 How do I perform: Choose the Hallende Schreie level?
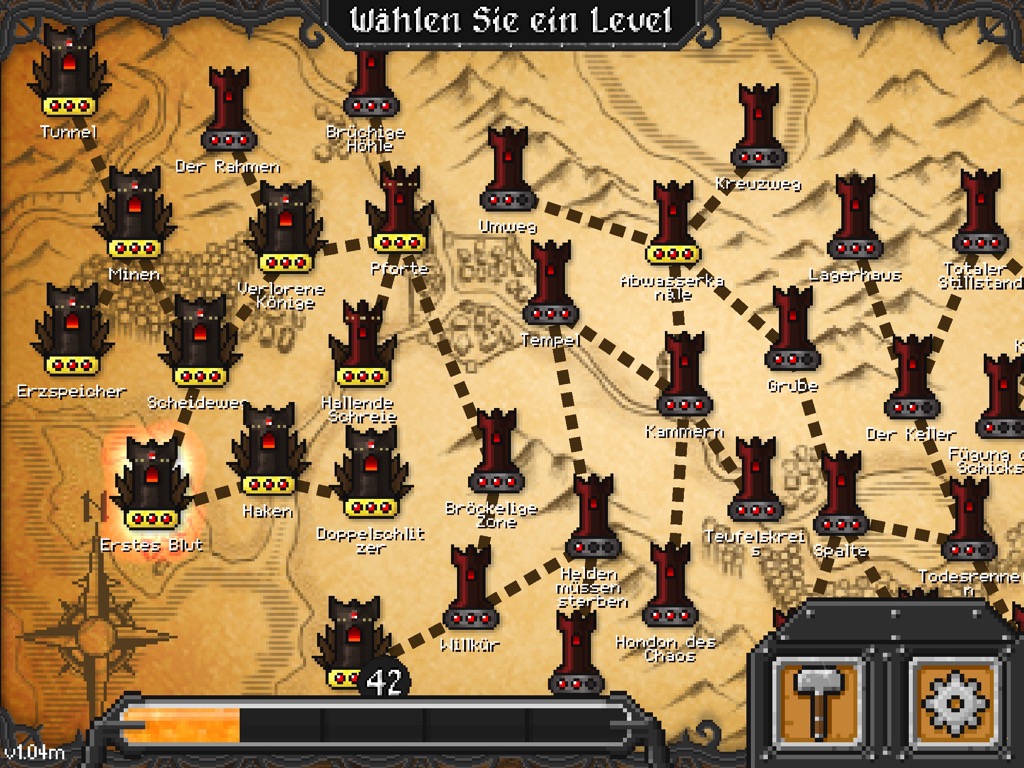click(362, 346)
